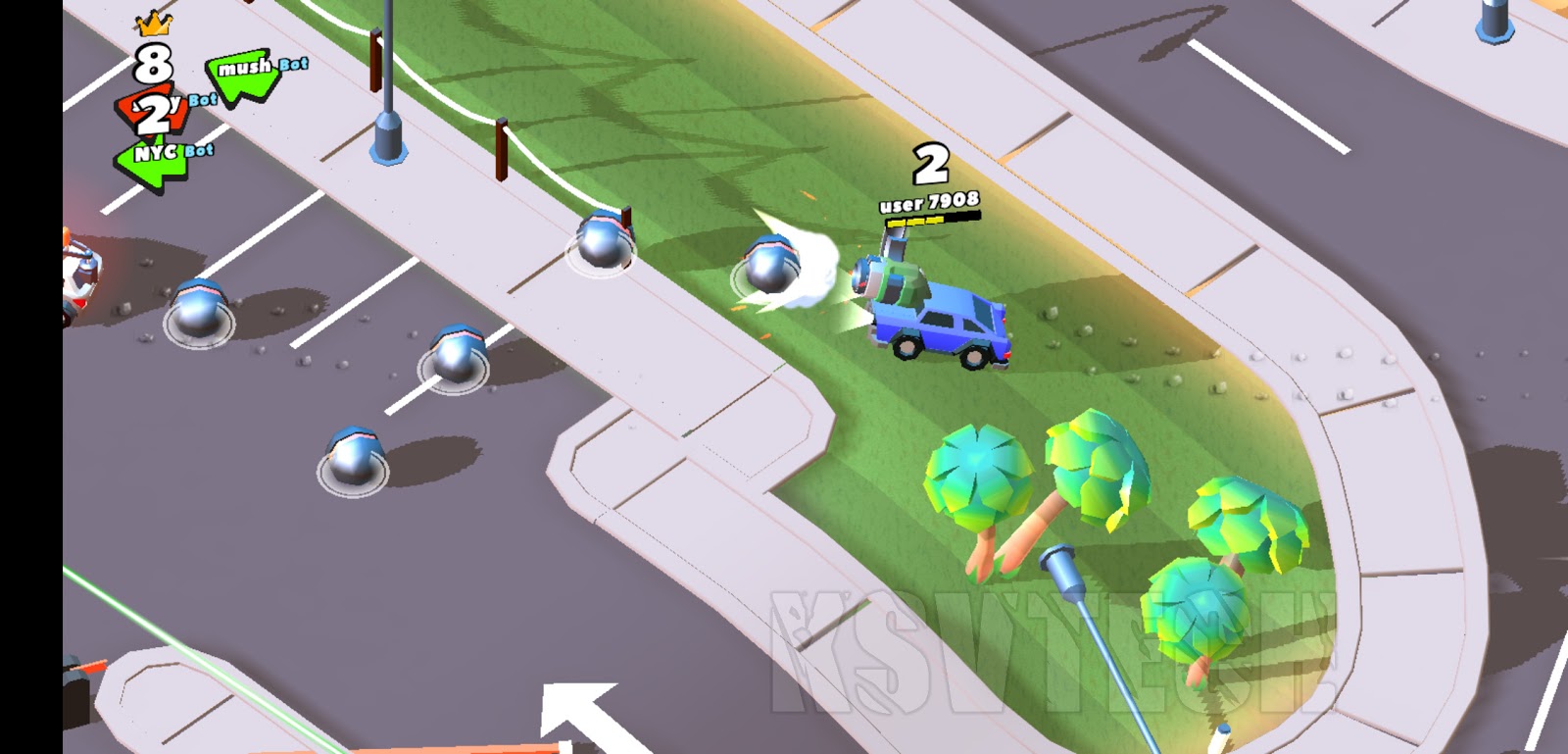Image resolution: width=1568 pixels, height=754 pixels.
Task: Click the yellow health bar of user 7908
Action: pos(916,224)
